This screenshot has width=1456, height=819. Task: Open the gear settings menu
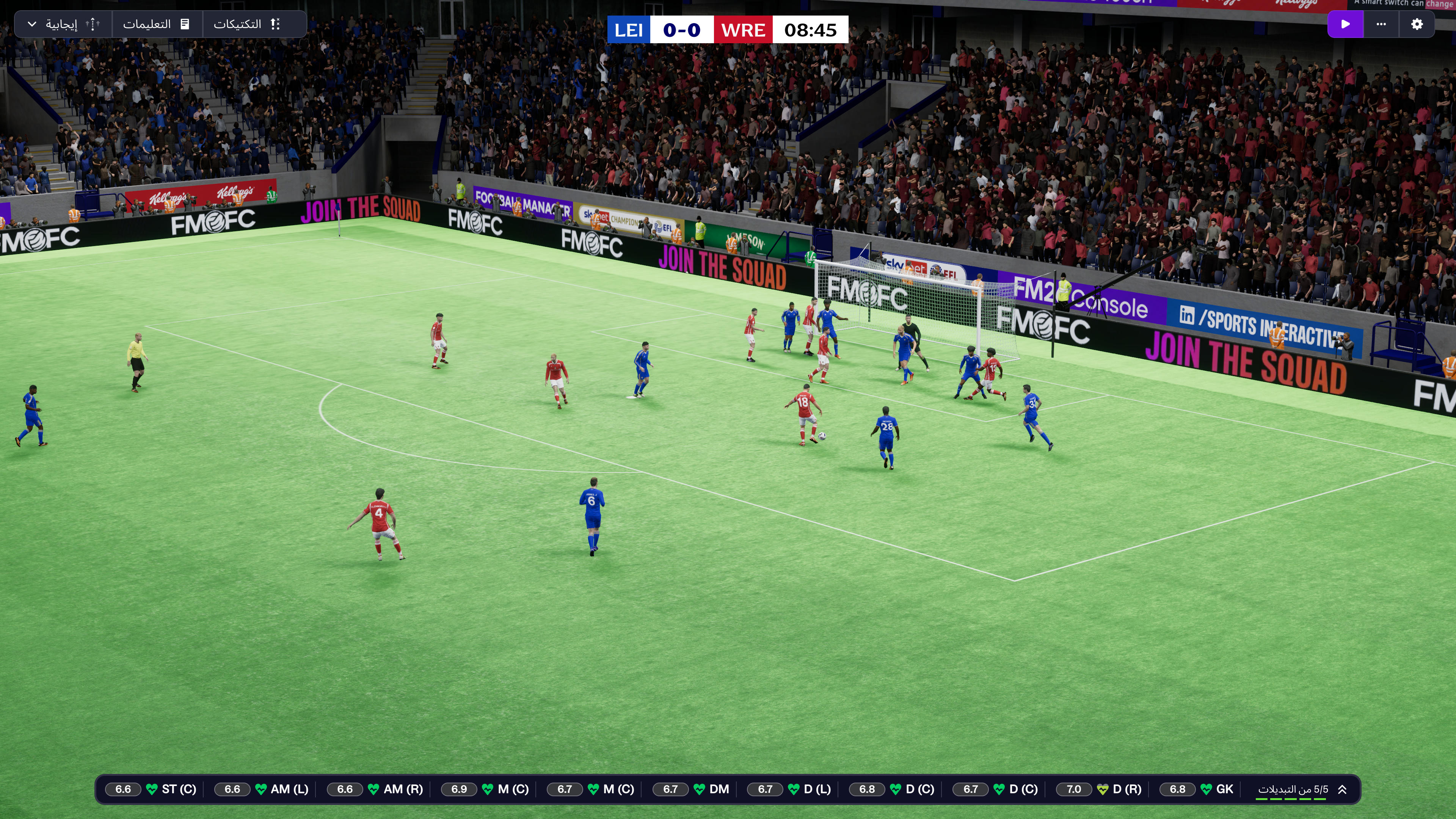coord(1417,24)
